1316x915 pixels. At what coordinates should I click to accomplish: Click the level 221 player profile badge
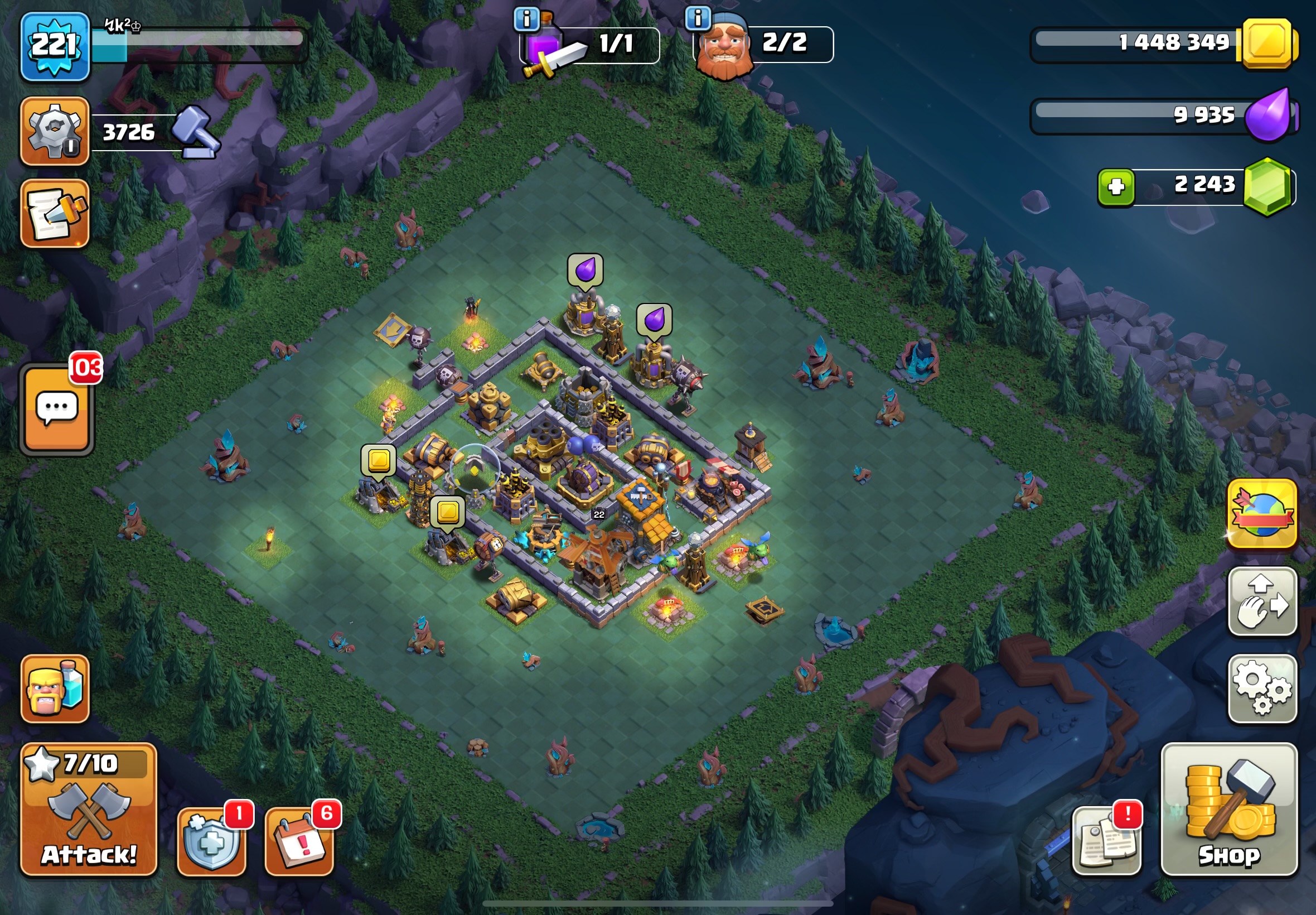tap(55, 47)
